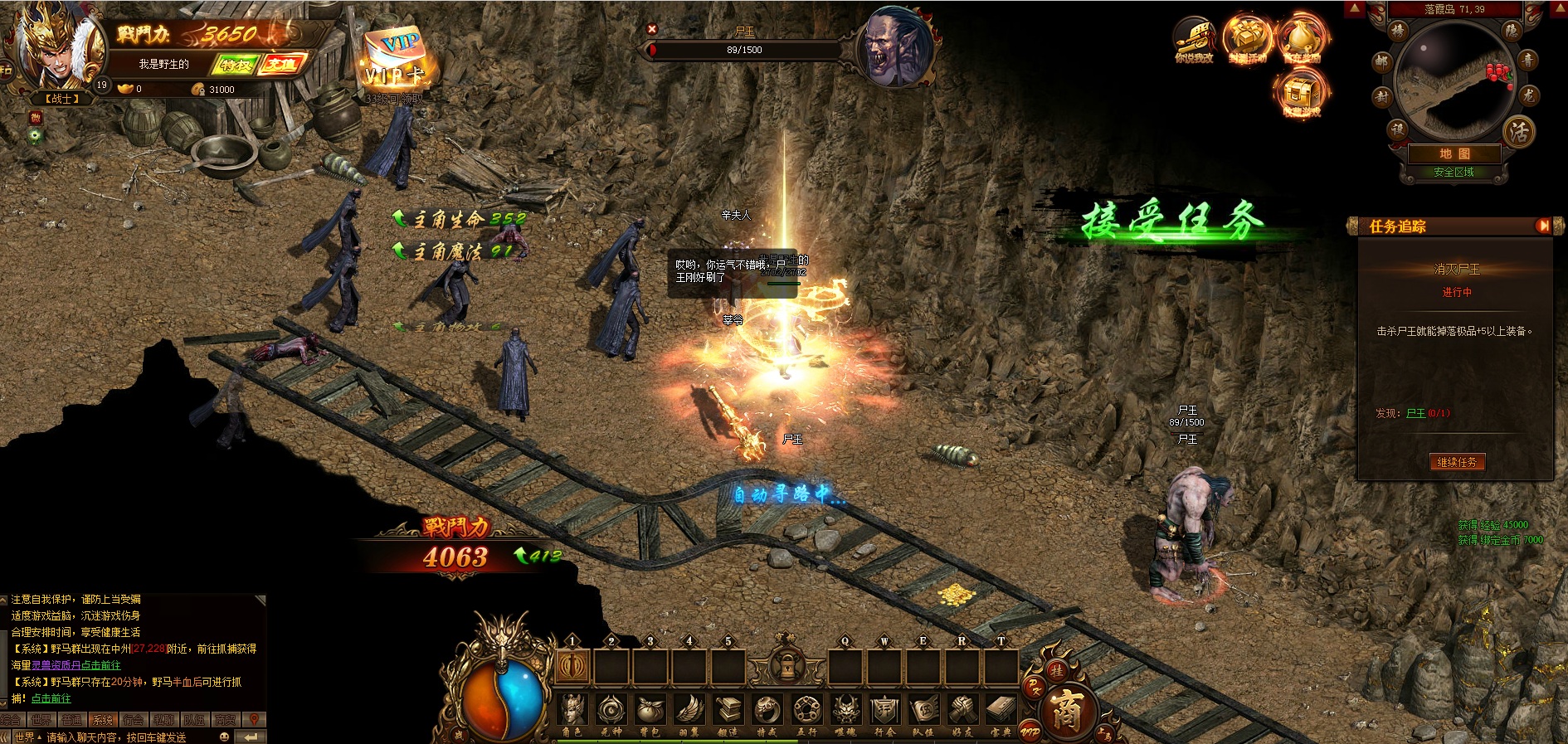This screenshot has height=744, width=1568.
Task: Open the 角色 character panel
Action: (572, 713)
